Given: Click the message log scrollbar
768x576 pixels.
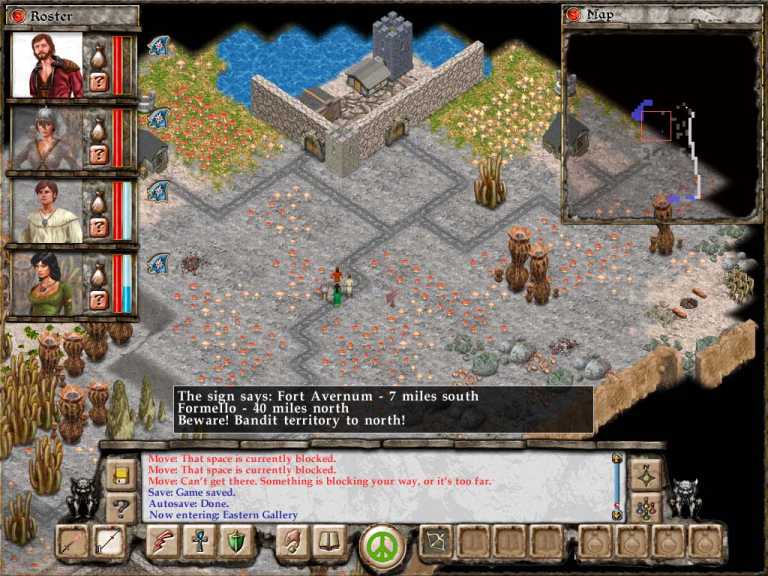Looking at the screenshot, I should tap(617, 487).
